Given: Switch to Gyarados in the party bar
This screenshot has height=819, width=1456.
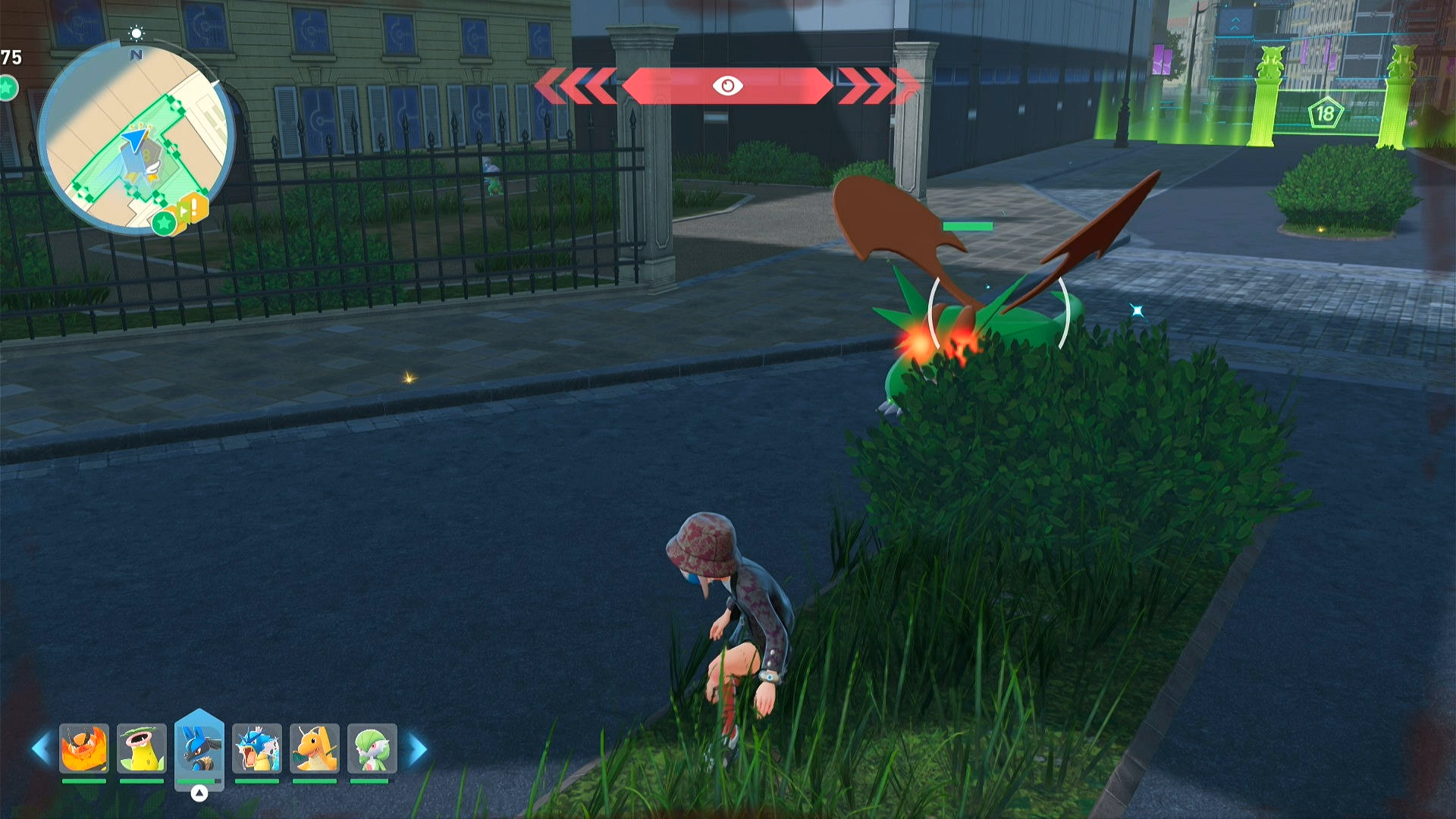Looking at the screenshot, I should click(x=257, y=748).
